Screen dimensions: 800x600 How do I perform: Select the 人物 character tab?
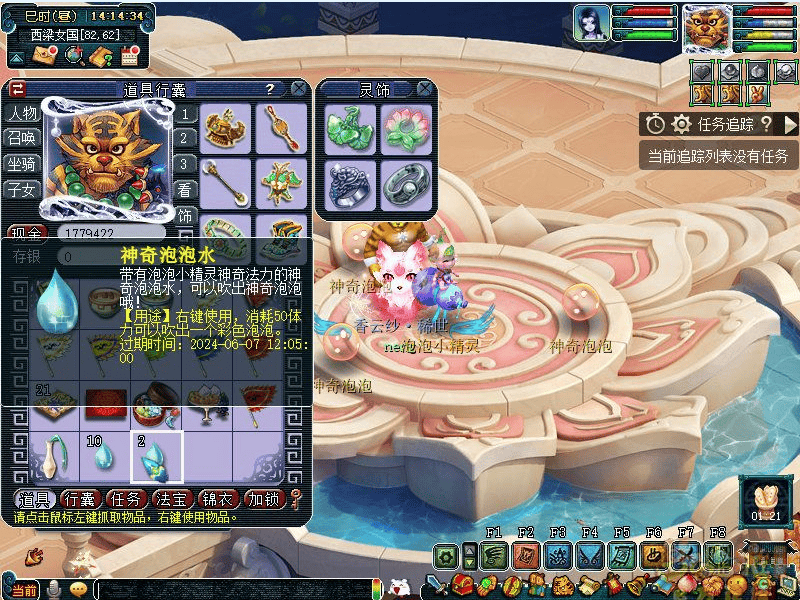[21, 113]
